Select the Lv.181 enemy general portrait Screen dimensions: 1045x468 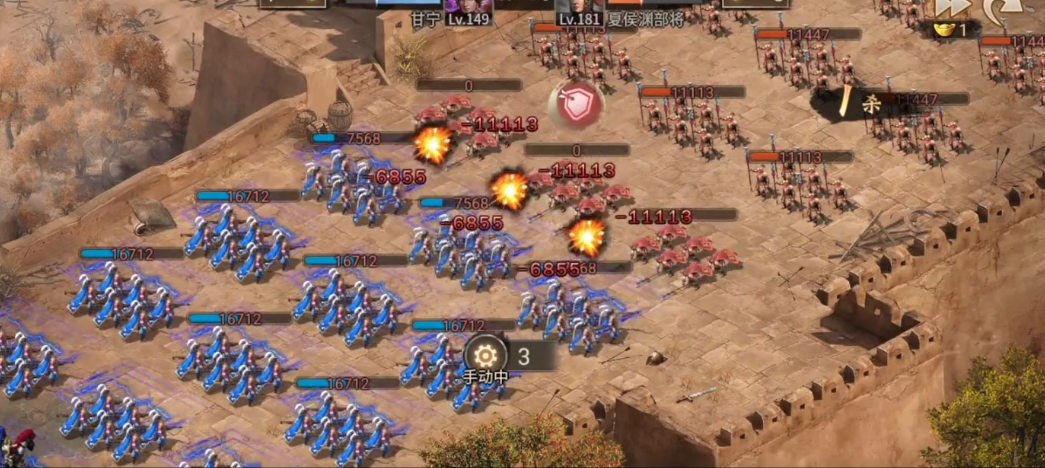point(577,6)
